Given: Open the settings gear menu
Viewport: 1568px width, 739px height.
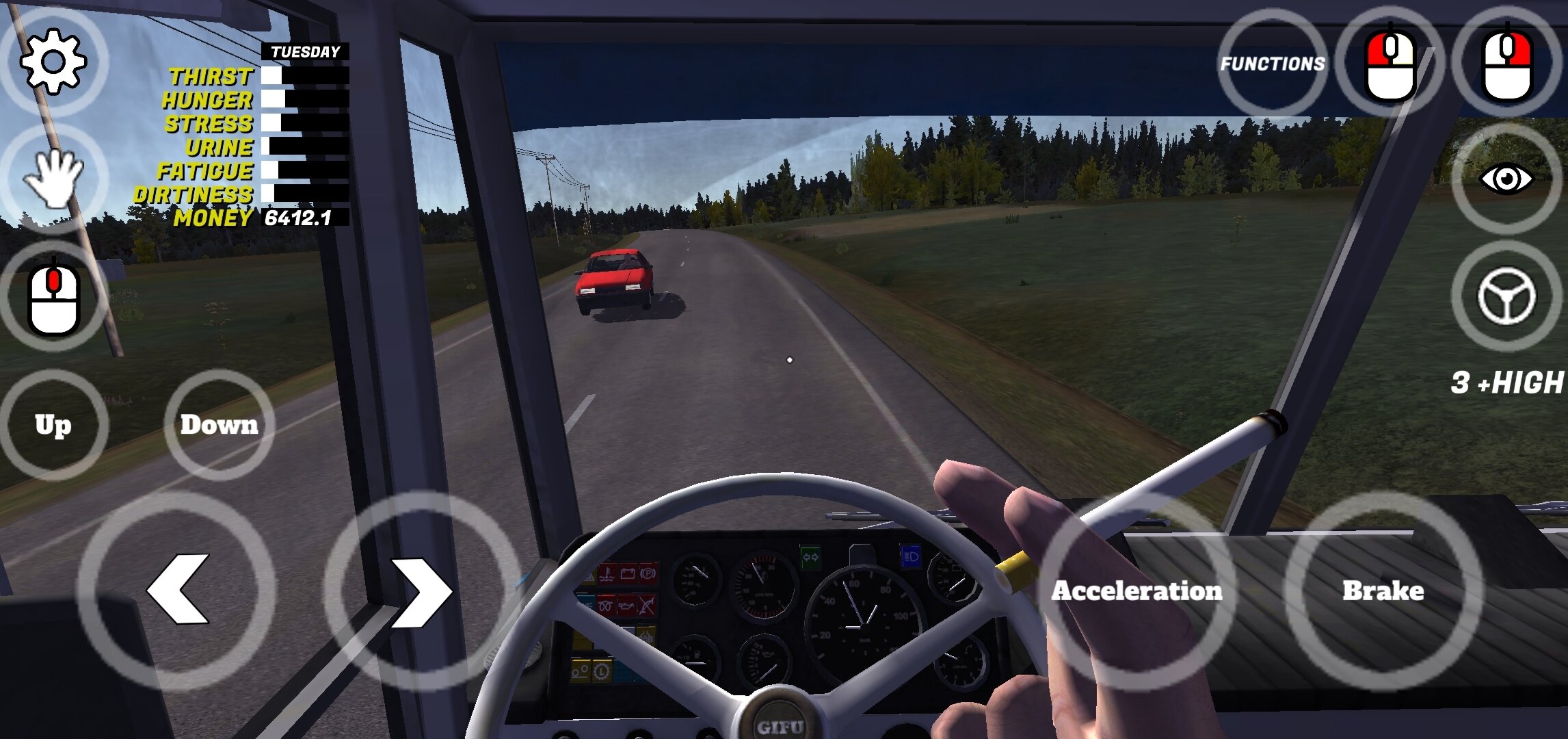Looking at the screenshot, I should coord(53,62).
